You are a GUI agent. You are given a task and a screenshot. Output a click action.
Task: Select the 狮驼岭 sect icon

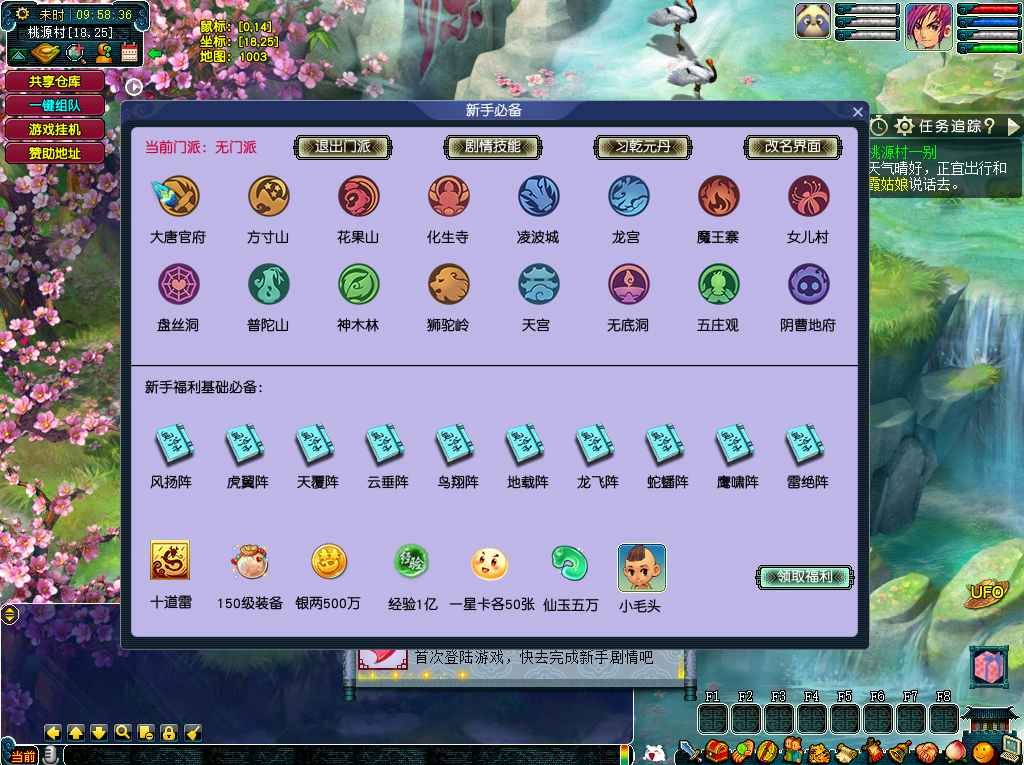point(448,284)
